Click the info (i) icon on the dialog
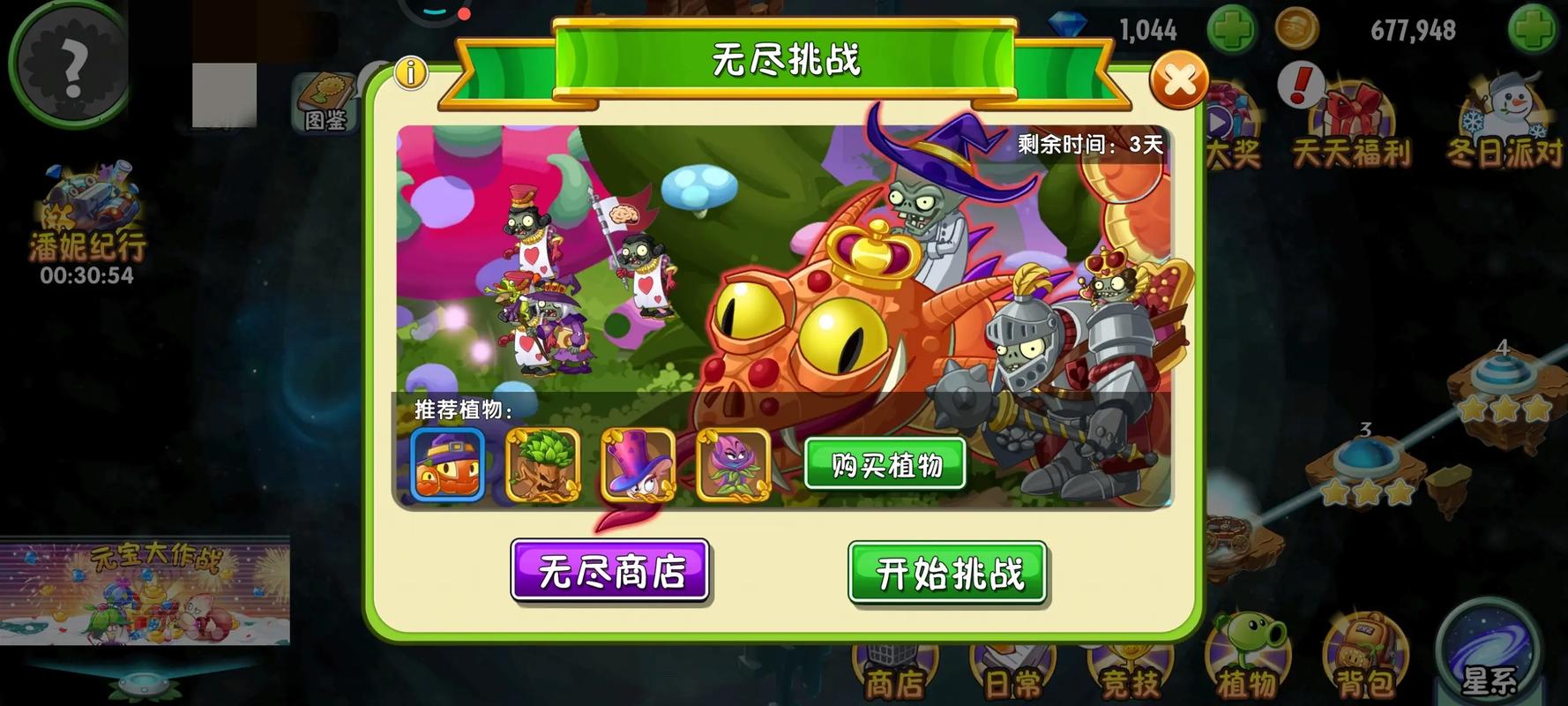The width and height of the screenshot is (1568, 706). tap(411, 74)
